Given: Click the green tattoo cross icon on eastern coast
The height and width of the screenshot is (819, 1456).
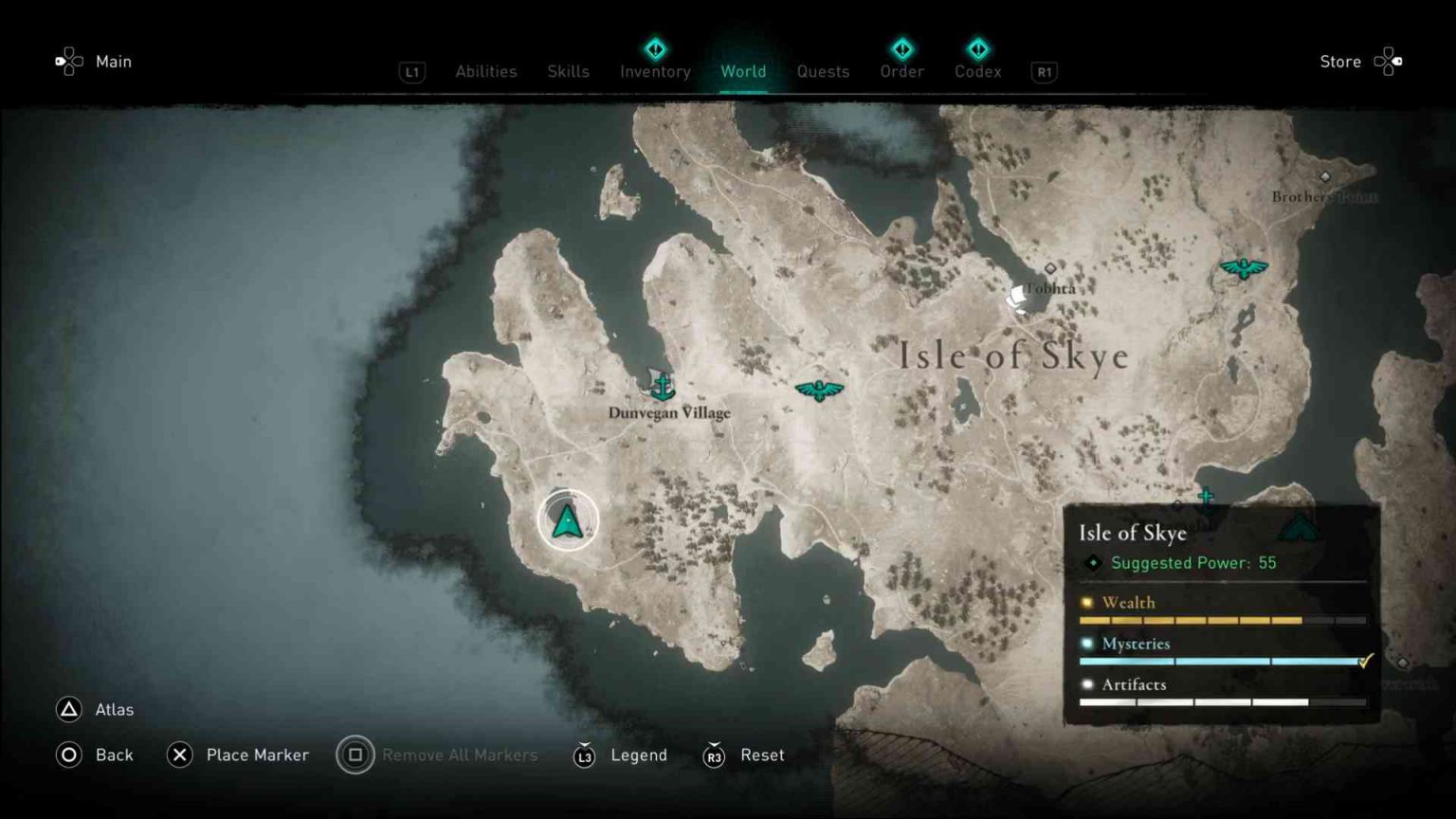Looking at the screenshot, I should point(1206,494).
